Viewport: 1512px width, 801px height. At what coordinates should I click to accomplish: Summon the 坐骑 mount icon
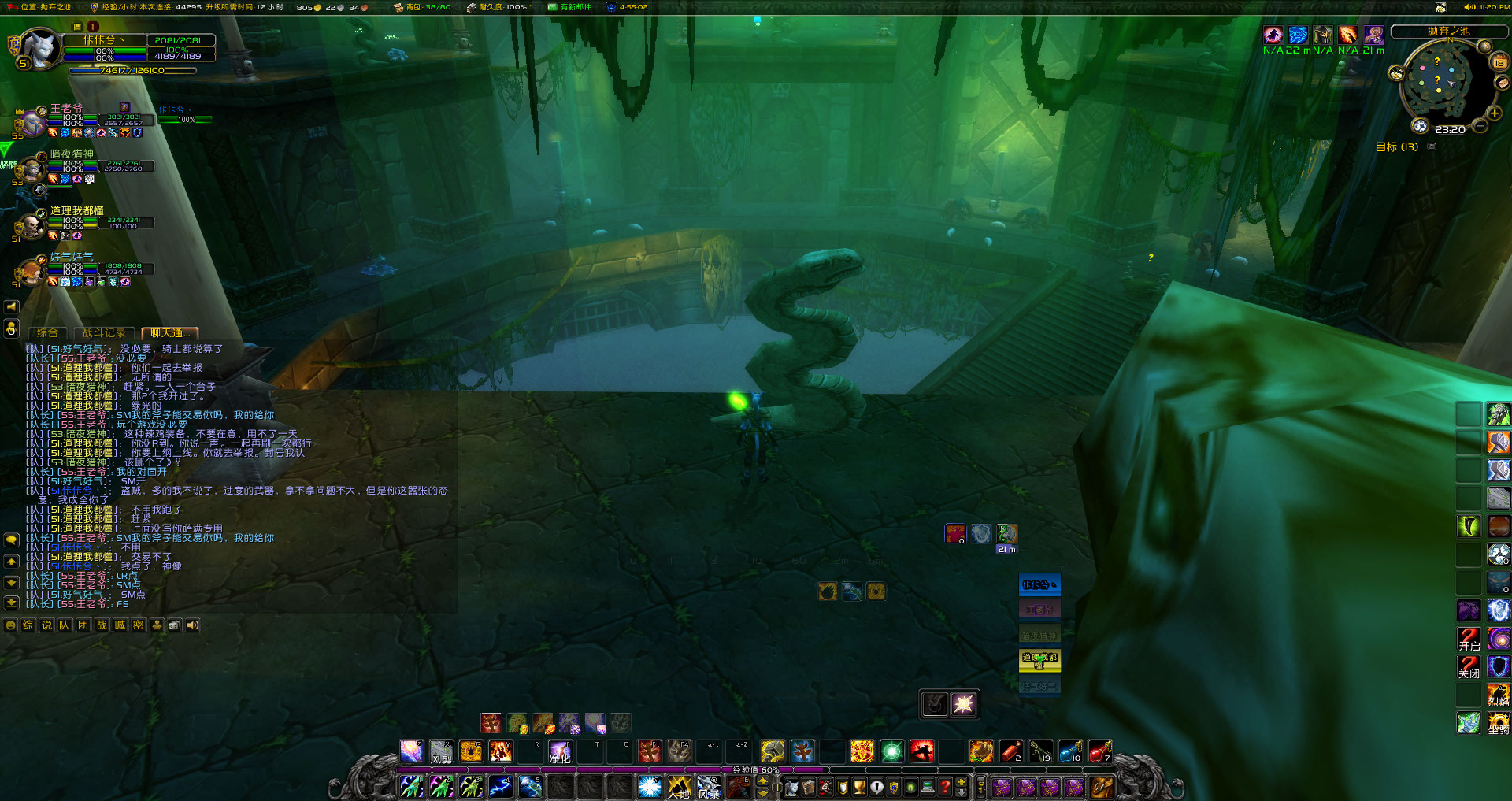1499,723
